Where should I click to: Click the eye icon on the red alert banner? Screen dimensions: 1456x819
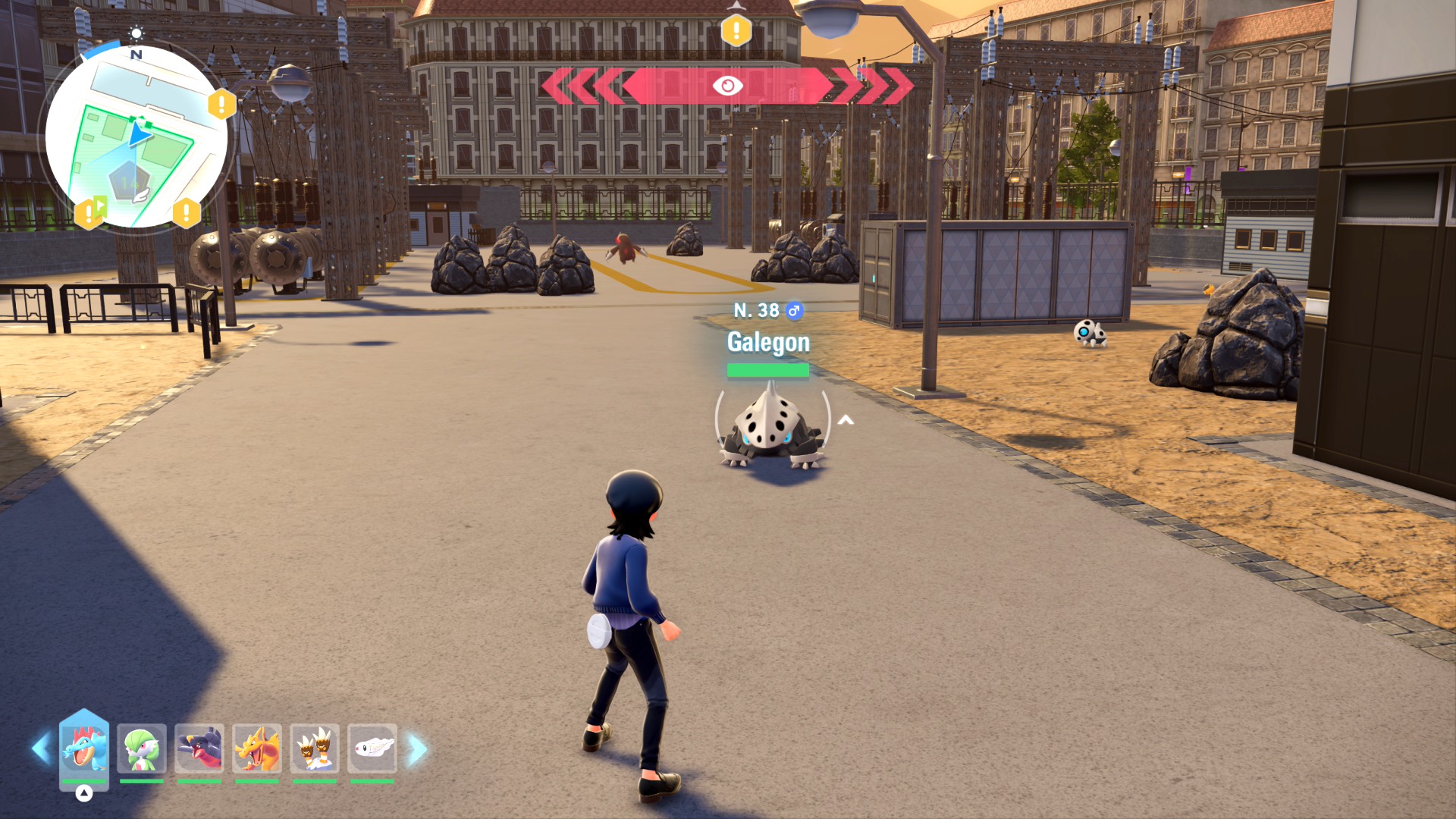click(727, 86)
